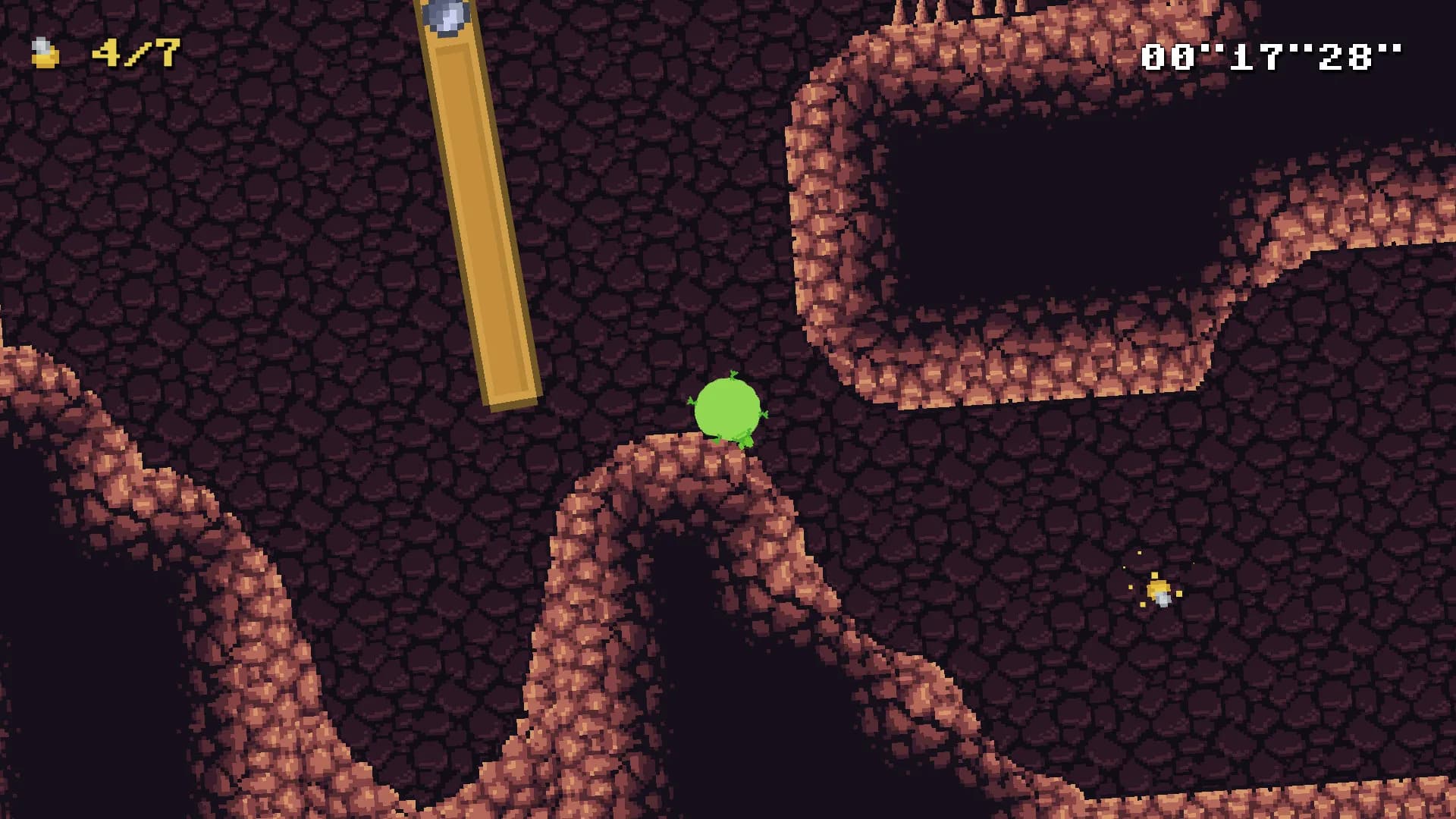The height and width of the screenshot is (819, 1456).
Task: Click the silver cap atop the gold pillar
Action: click(x=446, y=14)
